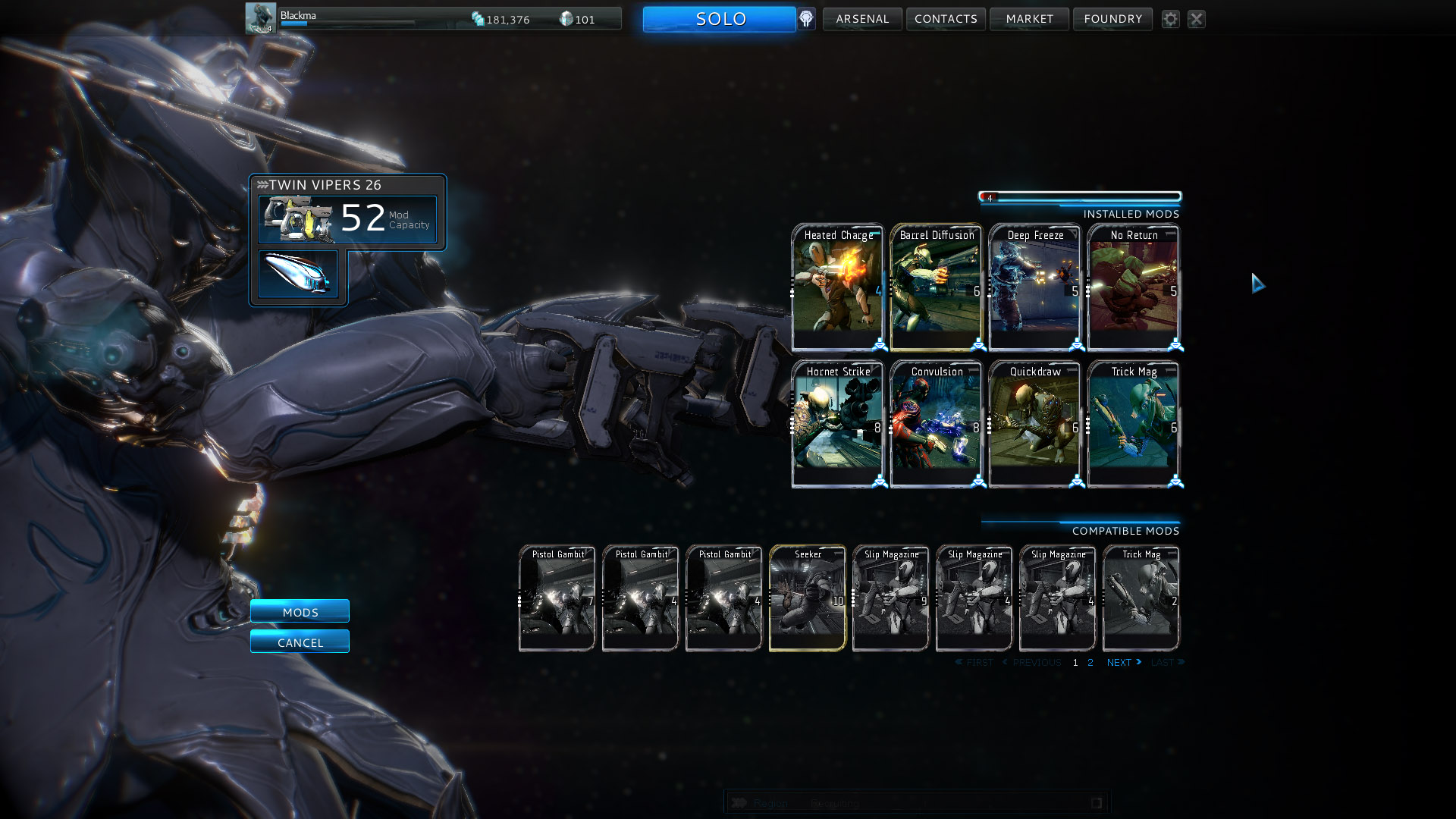Open the Contacts menu
The height and width of the screenshot is (819, 1456).
click(x=946, y=19)
